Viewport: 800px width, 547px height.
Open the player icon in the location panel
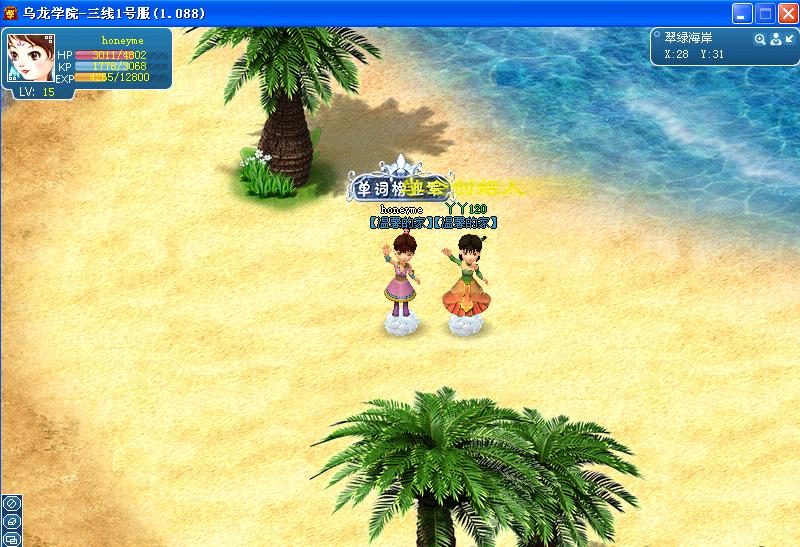774,39
